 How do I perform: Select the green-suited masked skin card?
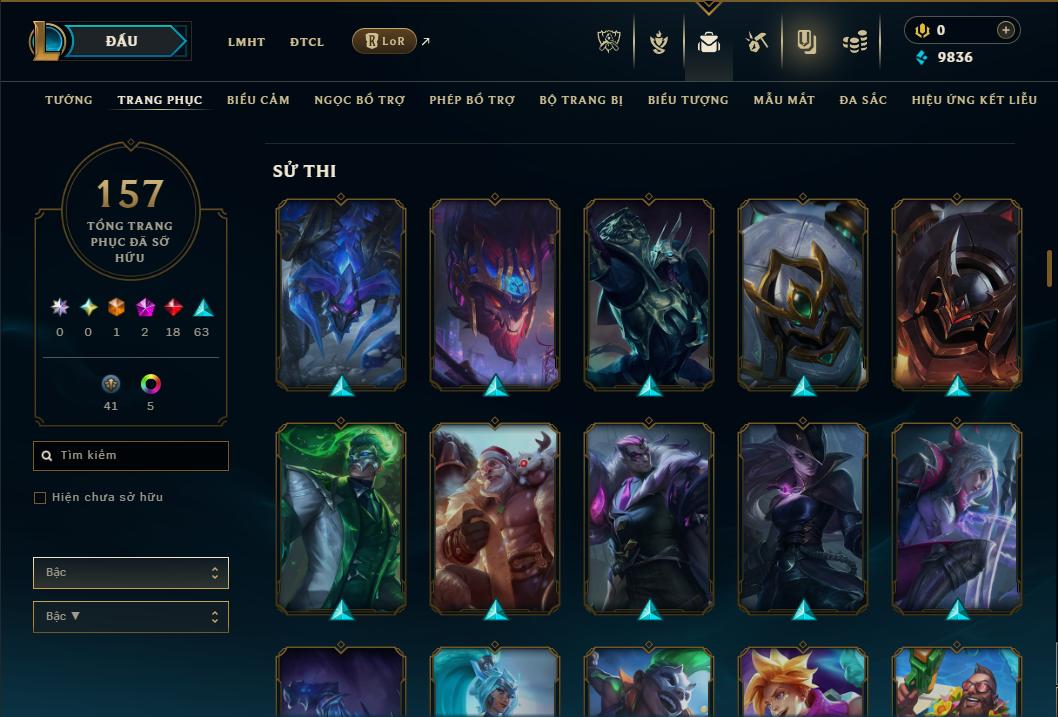click(x=341, y=519)
